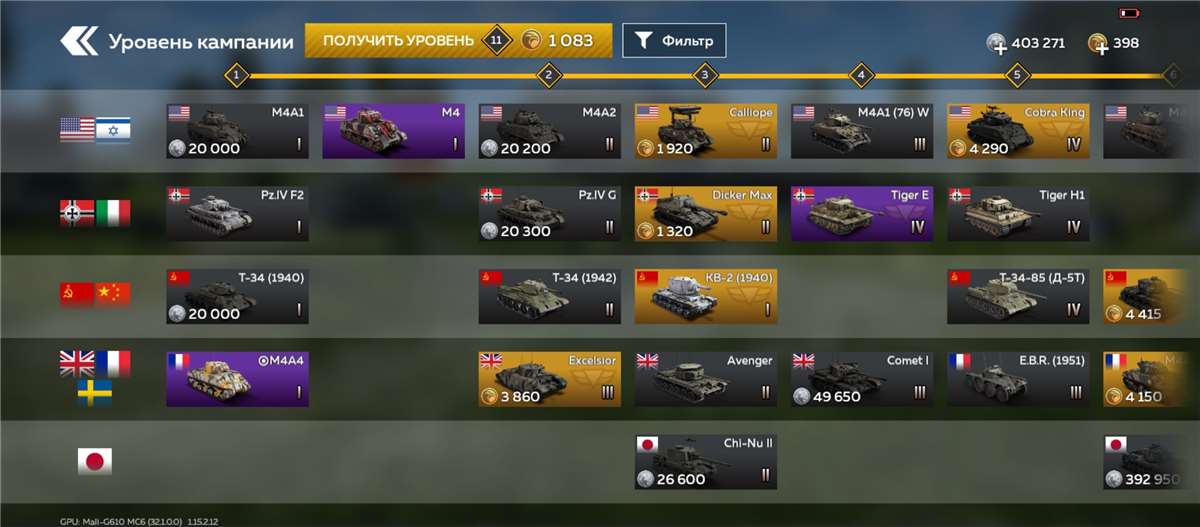This screenshot has height=527, width=1200.
Task: Select the Tiger E tank card
Action: coord(861,213)
